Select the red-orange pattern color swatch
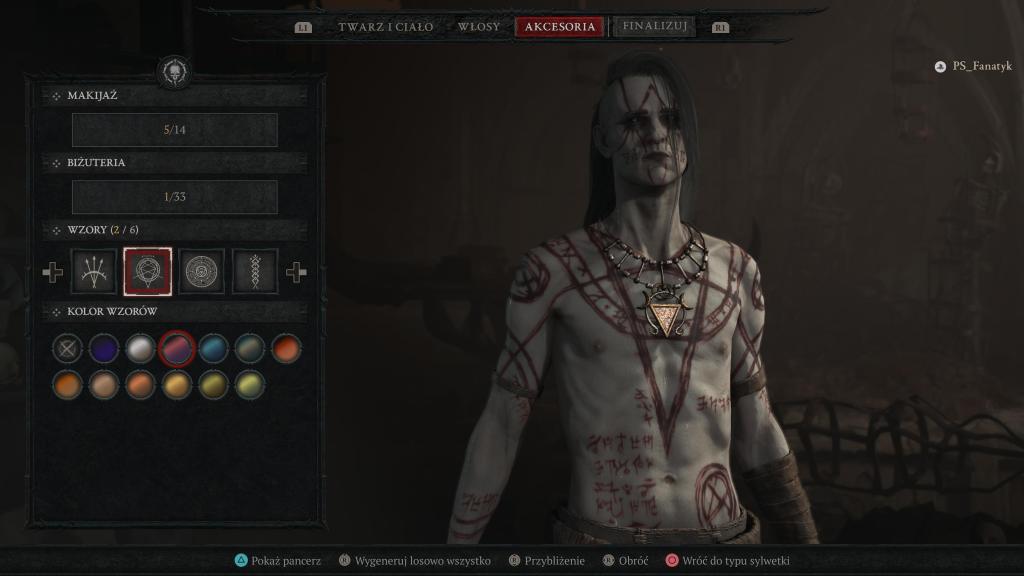The image size is (1024, 576). [x=286, y=348]
